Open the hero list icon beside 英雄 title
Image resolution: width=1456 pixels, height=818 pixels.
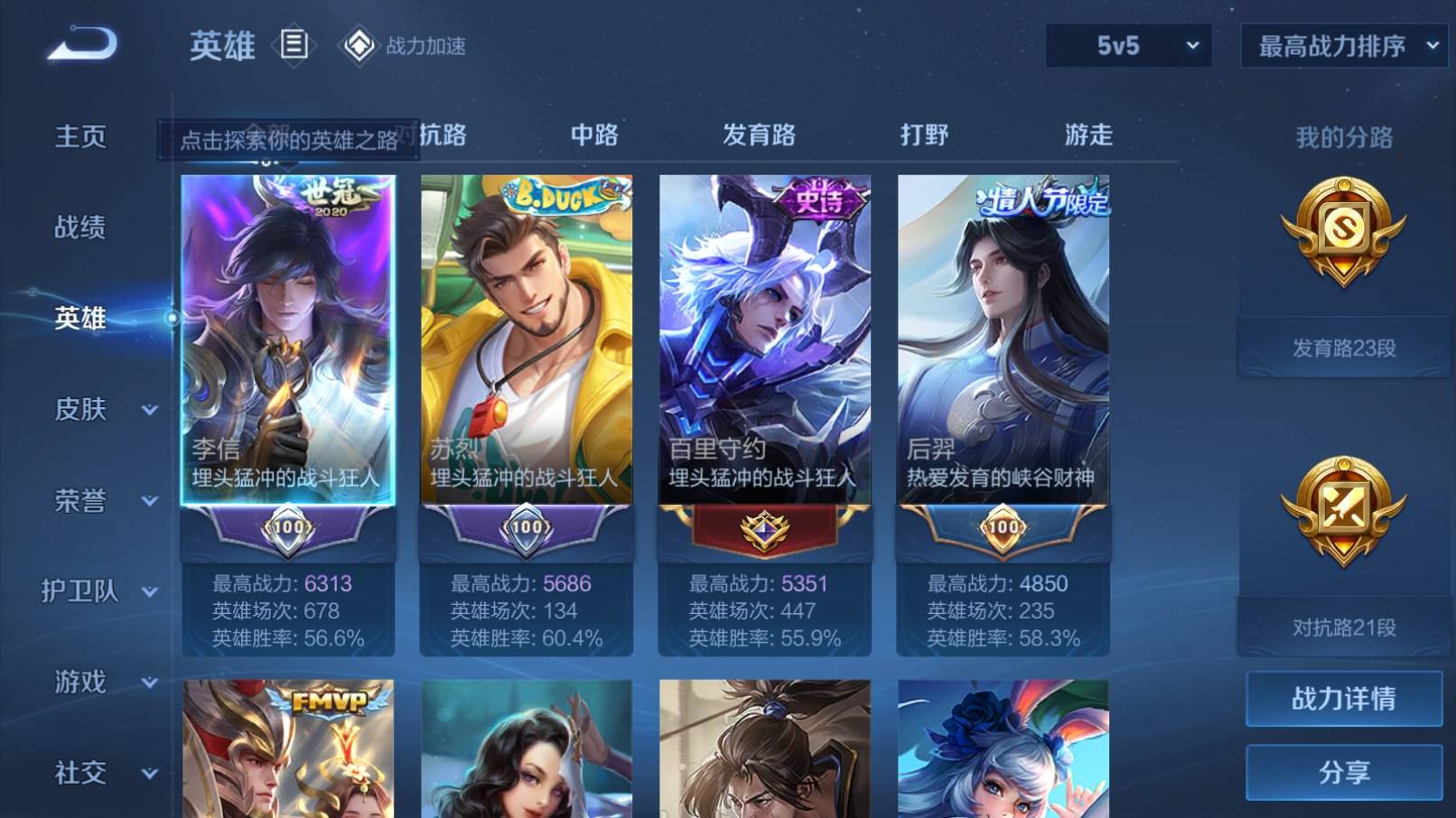294,43
